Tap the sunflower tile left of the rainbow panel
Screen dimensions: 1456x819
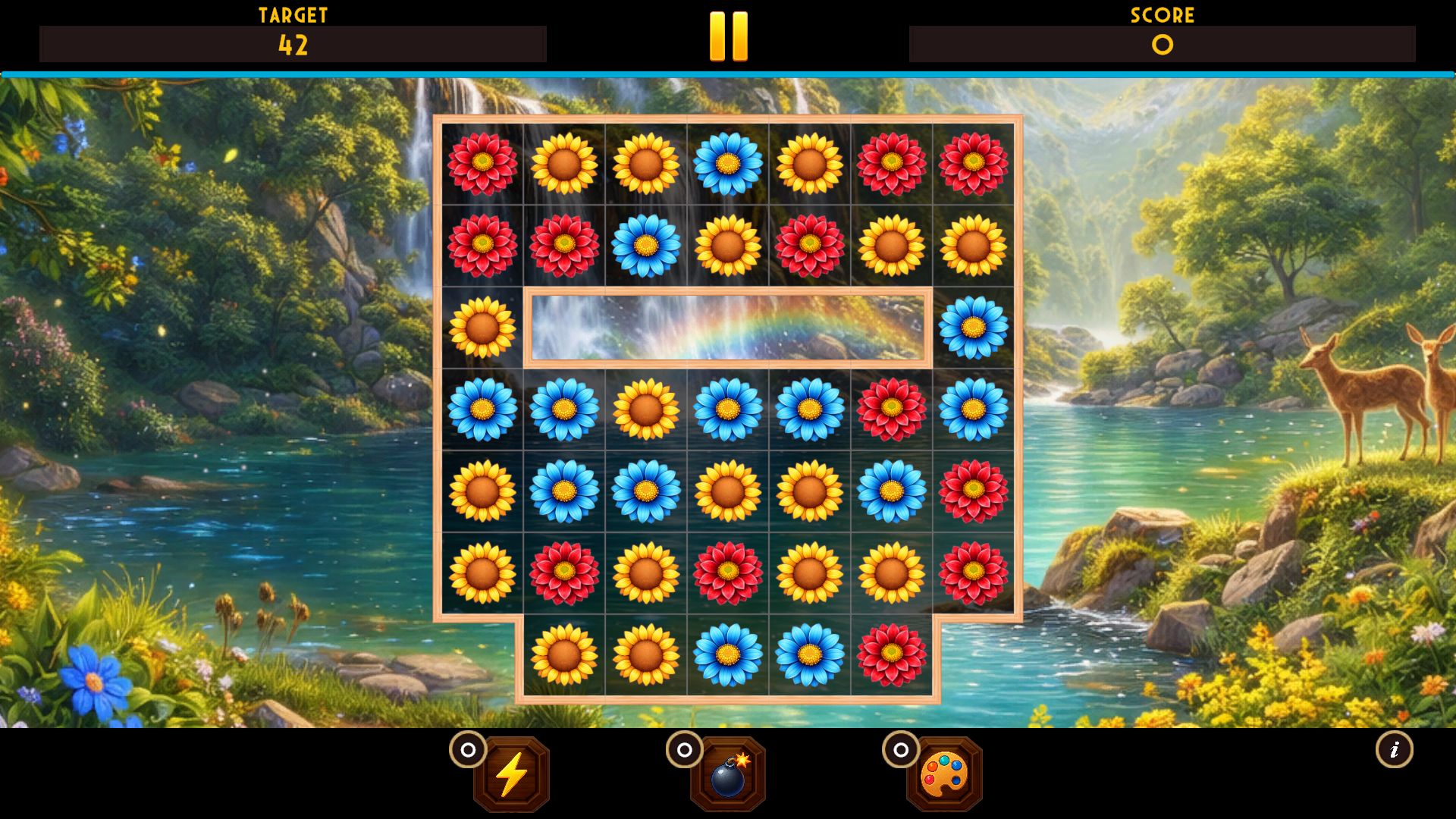pos(482,328)
